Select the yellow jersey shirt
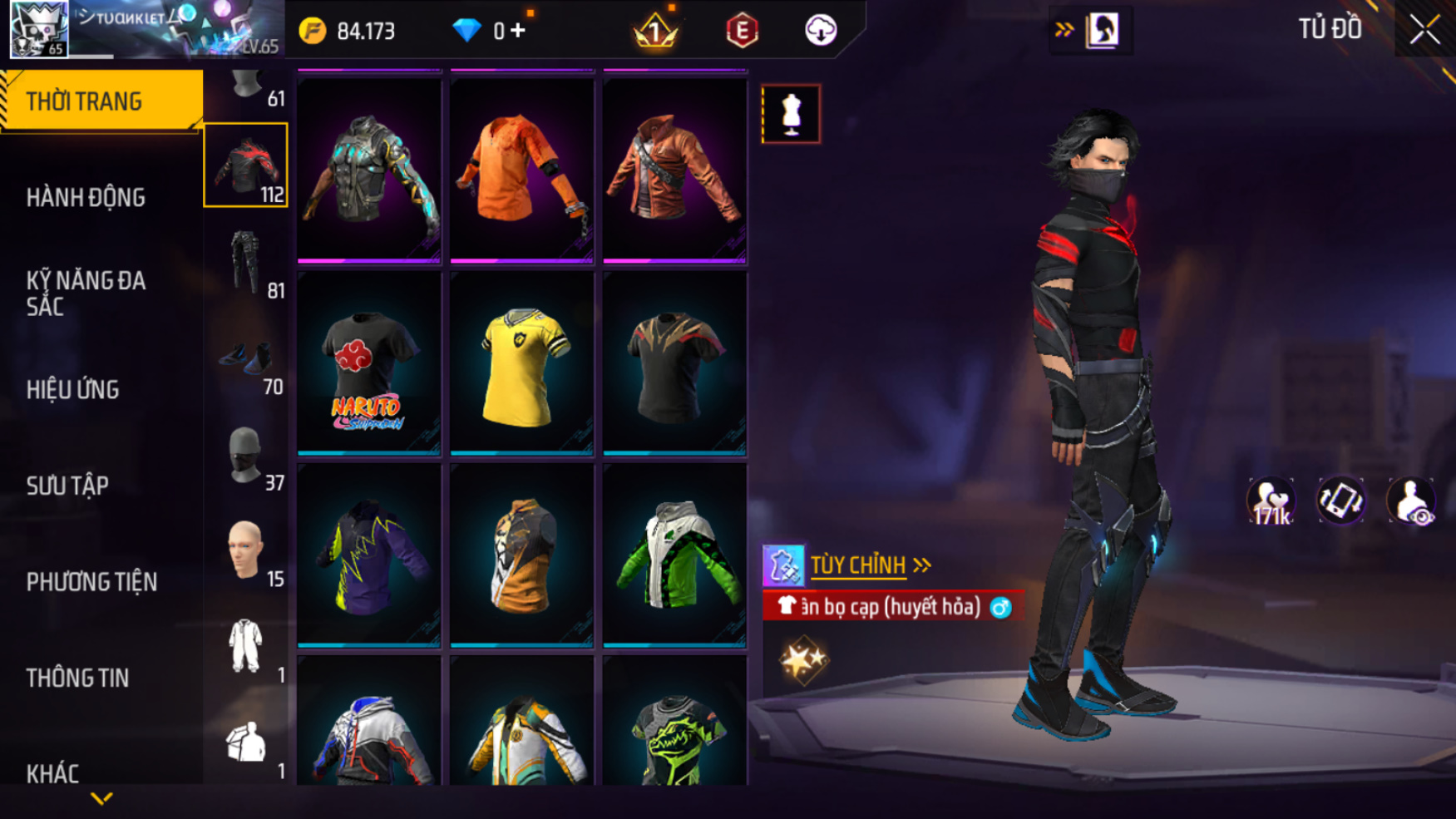The width and height of the screenshot is (1456, 819). tap(521, 365)
